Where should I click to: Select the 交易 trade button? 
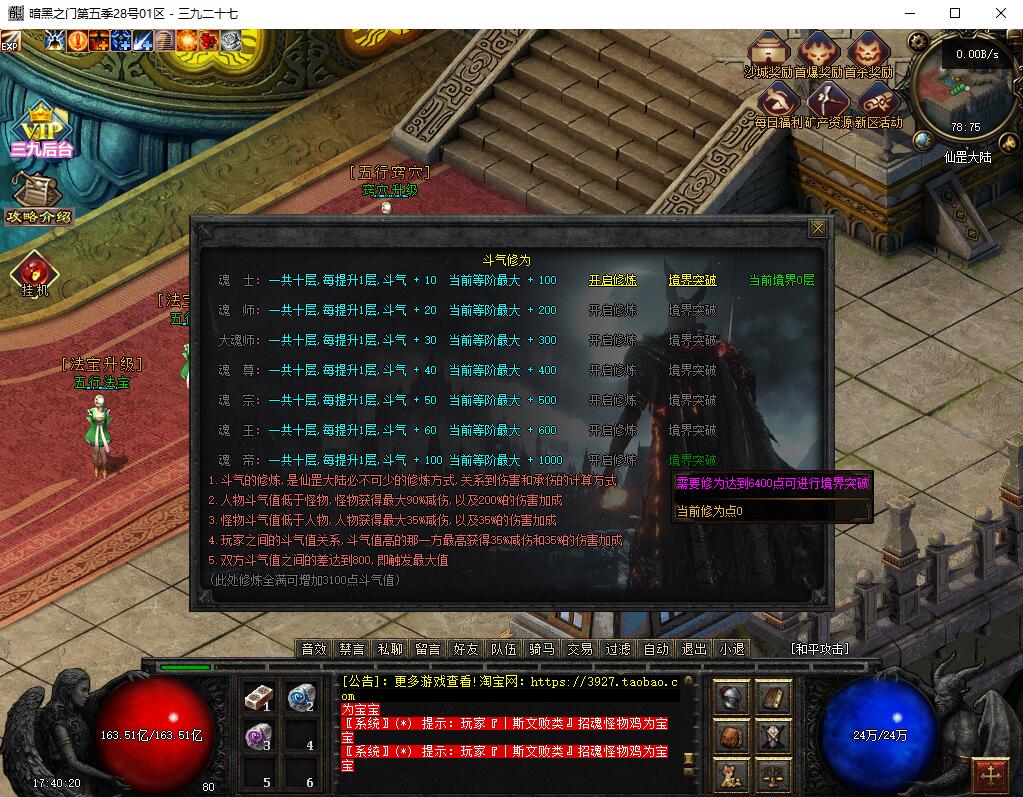pos(580,649)
